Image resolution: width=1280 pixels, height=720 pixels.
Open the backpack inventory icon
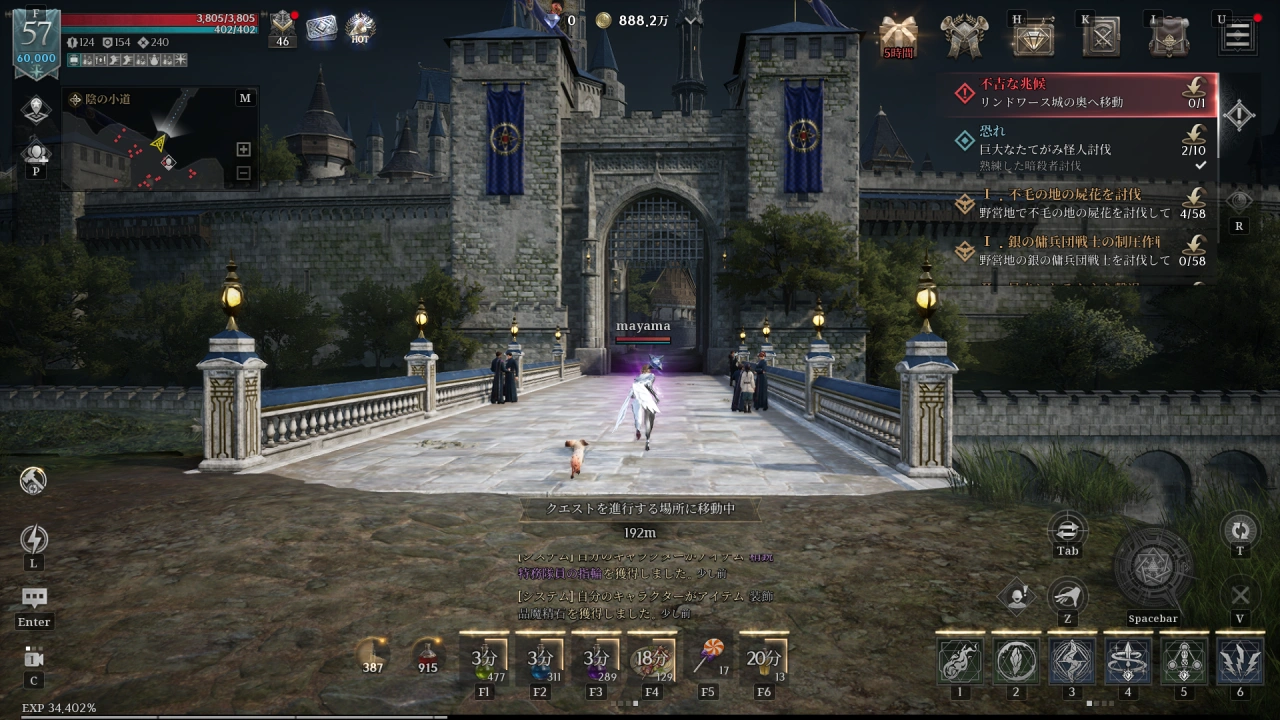[x=1168, y=36]
